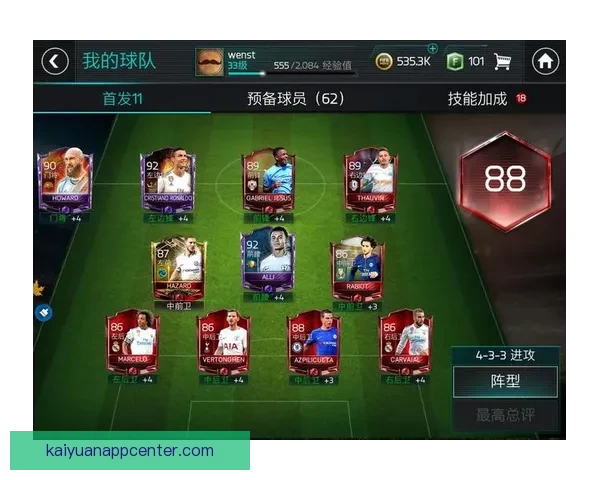Select the Howard goalkeeper card
This screenshot has height=480, width=600.
coord(64,185)
